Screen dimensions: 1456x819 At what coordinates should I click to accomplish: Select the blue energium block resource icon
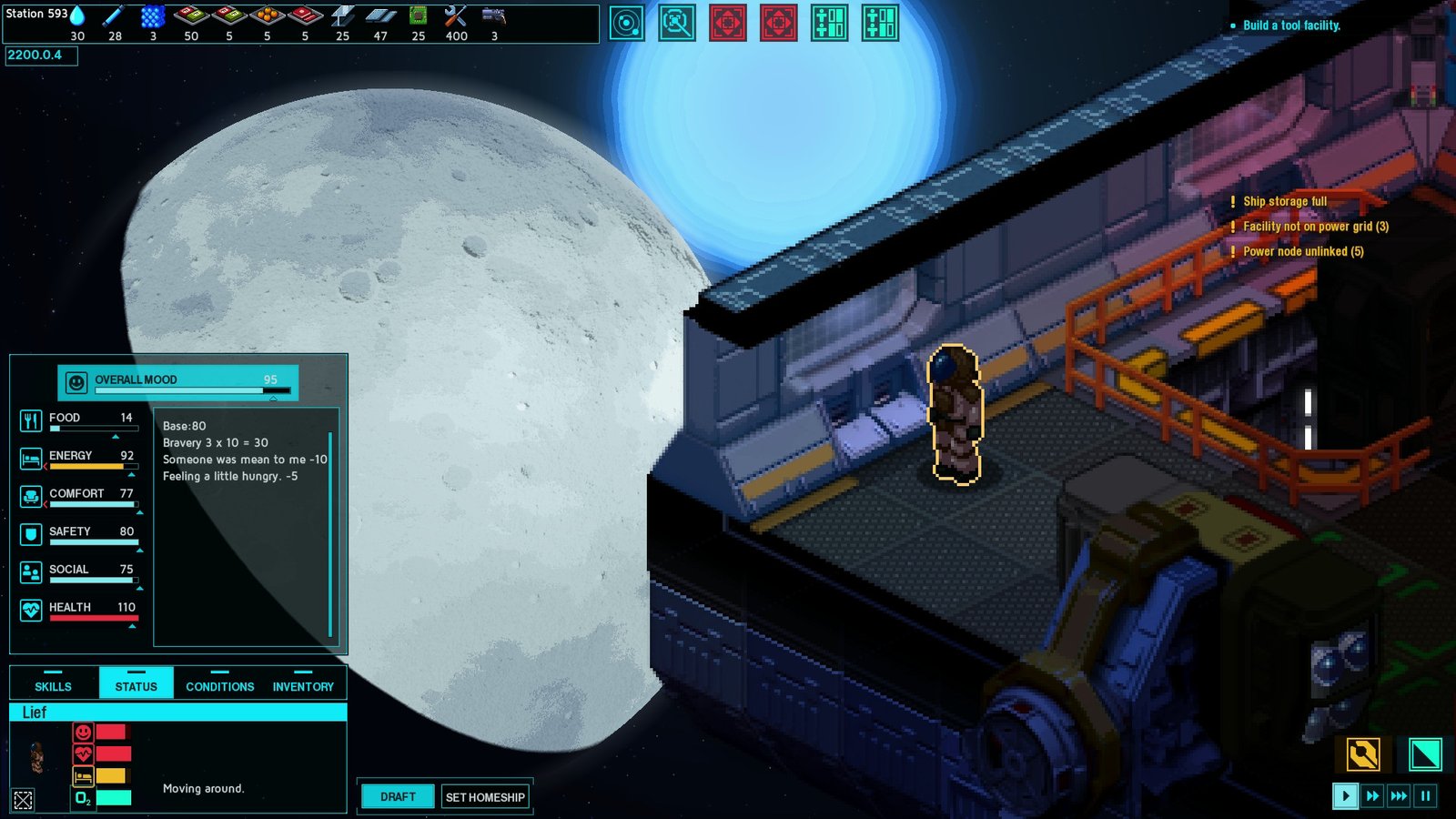click(152, 15)
